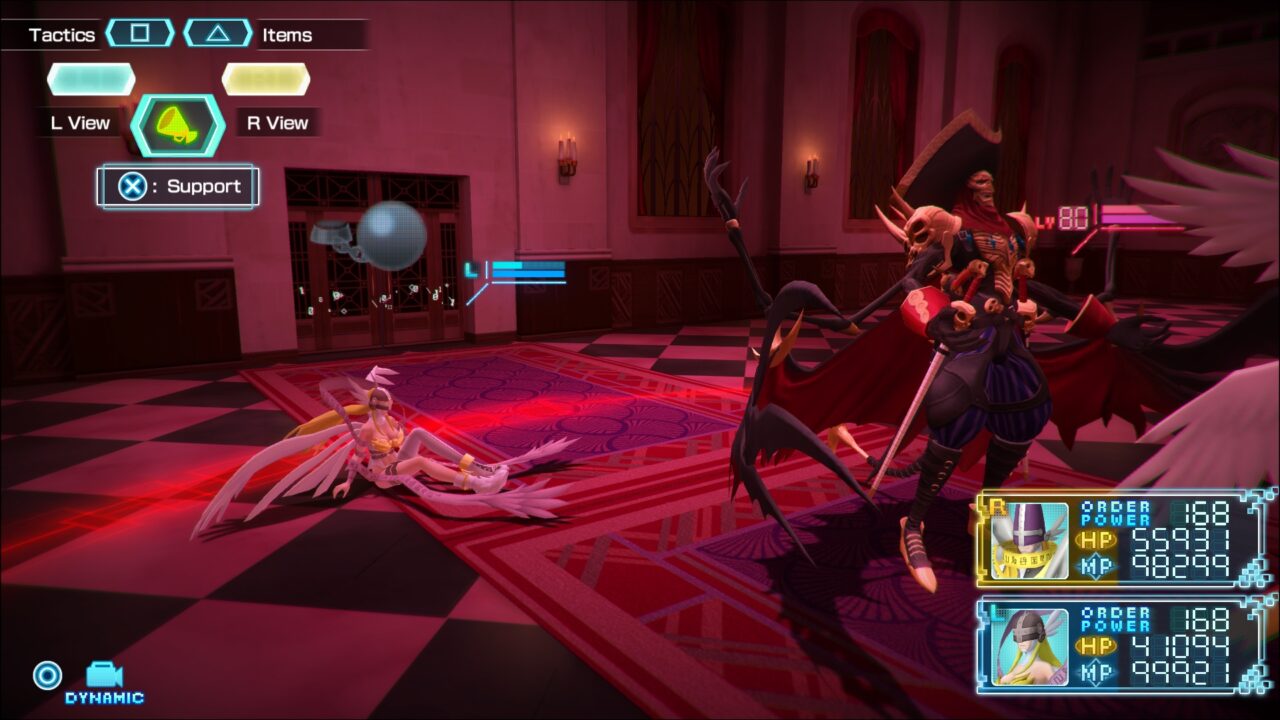
Task: Expand the right chevron beside Items
Action: click(246, 34)
